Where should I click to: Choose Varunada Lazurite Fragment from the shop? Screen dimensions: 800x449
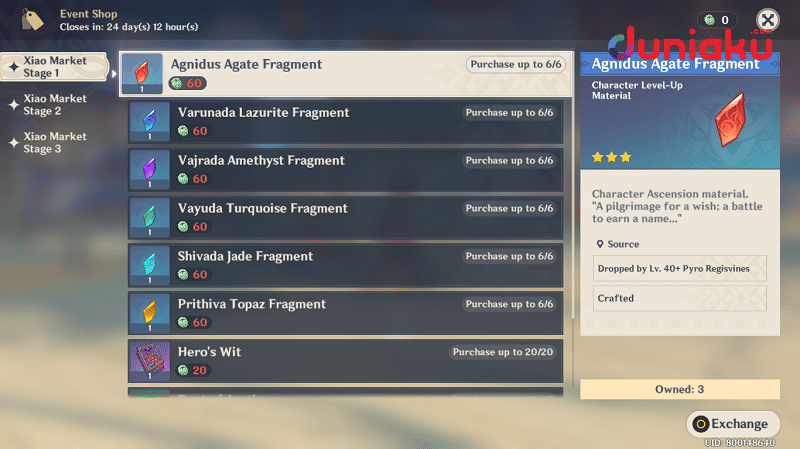340,121
